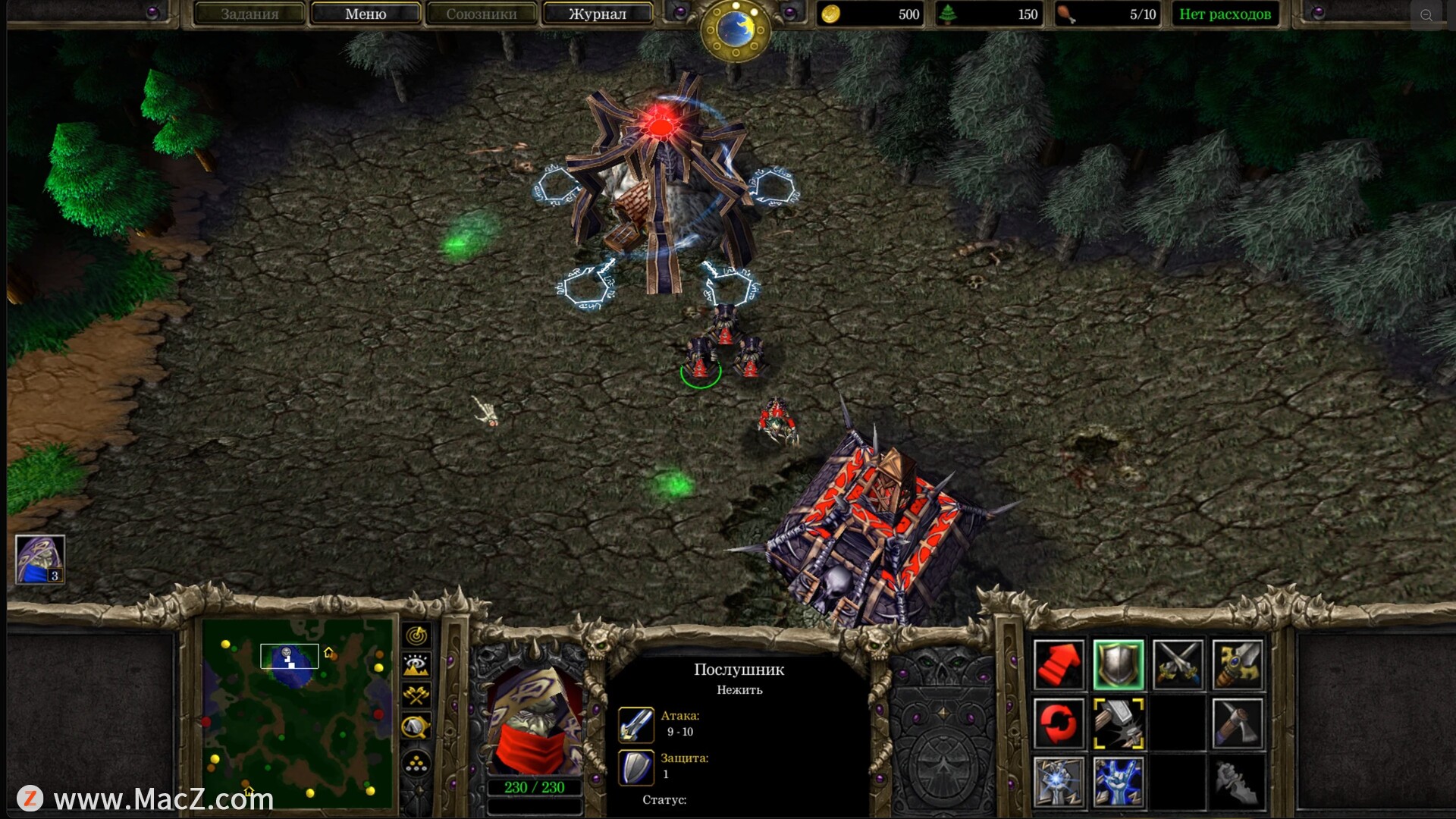Image resolution: width=1456 pixels, height=819 pixels.
Task: Toggle the hammer Repair ability
Action: pyautogui.click(x=1119, y=723)
